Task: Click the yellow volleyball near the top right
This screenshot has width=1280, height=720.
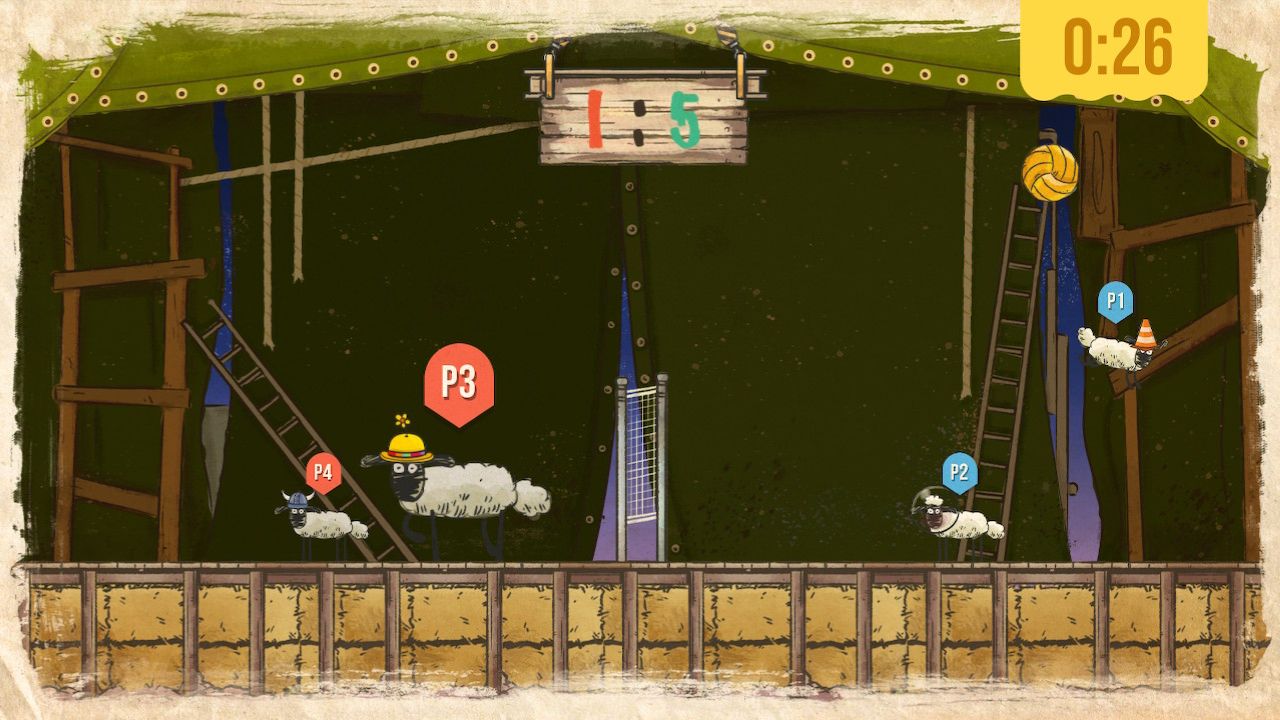Action: pyautogui.click(x=1052, y=175)
